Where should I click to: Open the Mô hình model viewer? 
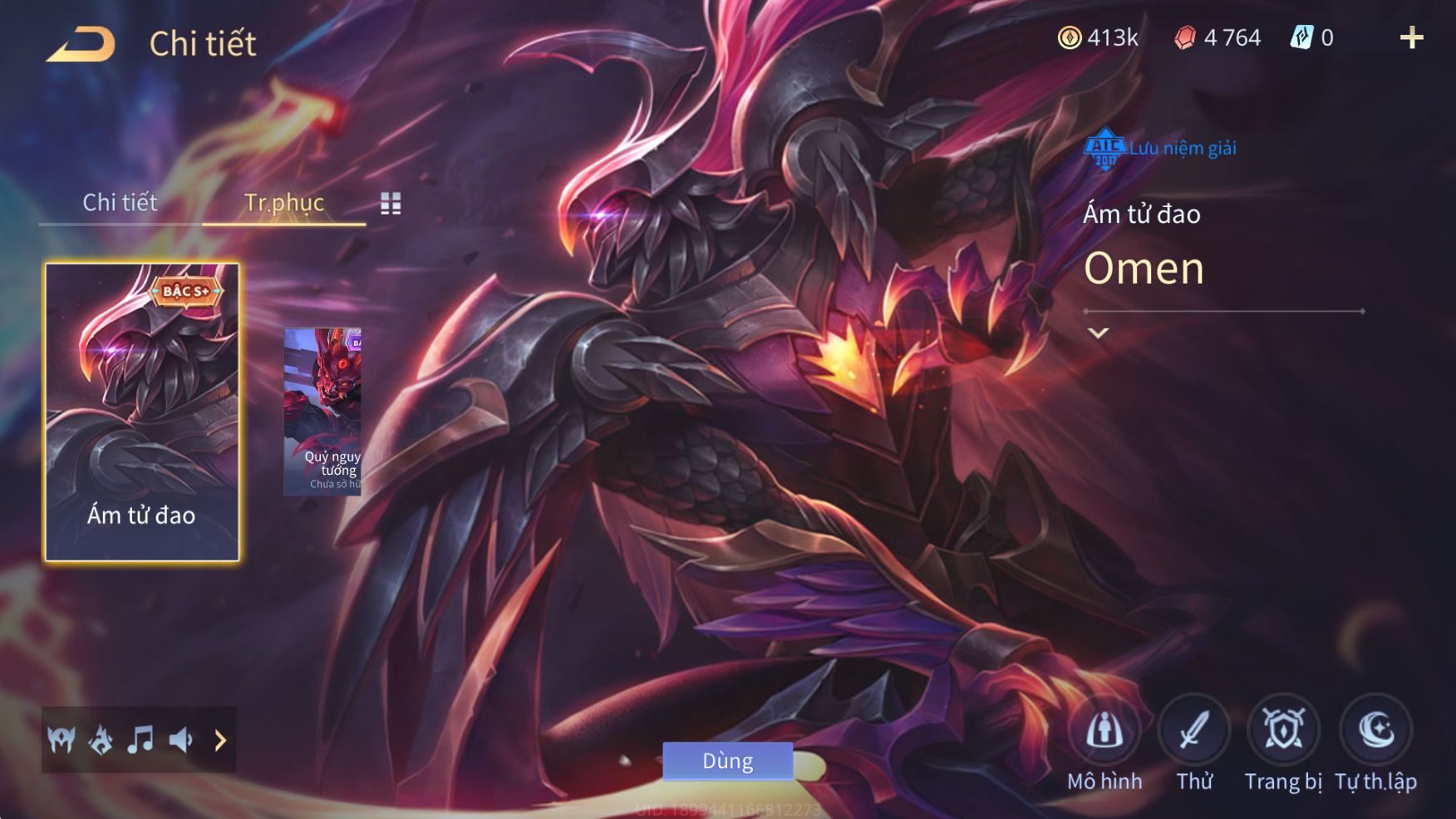(x=1104, y=732)
